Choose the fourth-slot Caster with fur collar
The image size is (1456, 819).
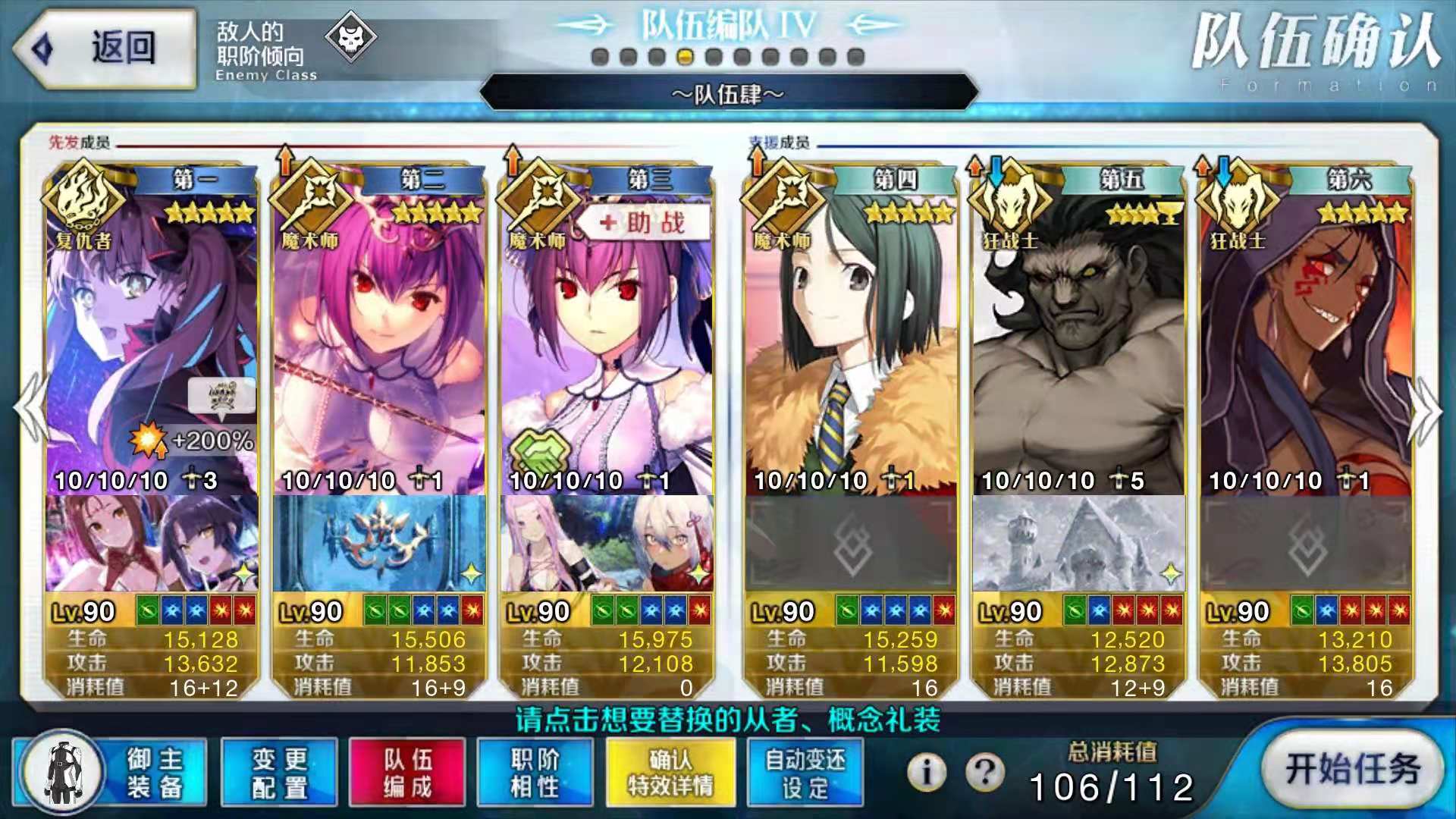(x=851, y=334)
